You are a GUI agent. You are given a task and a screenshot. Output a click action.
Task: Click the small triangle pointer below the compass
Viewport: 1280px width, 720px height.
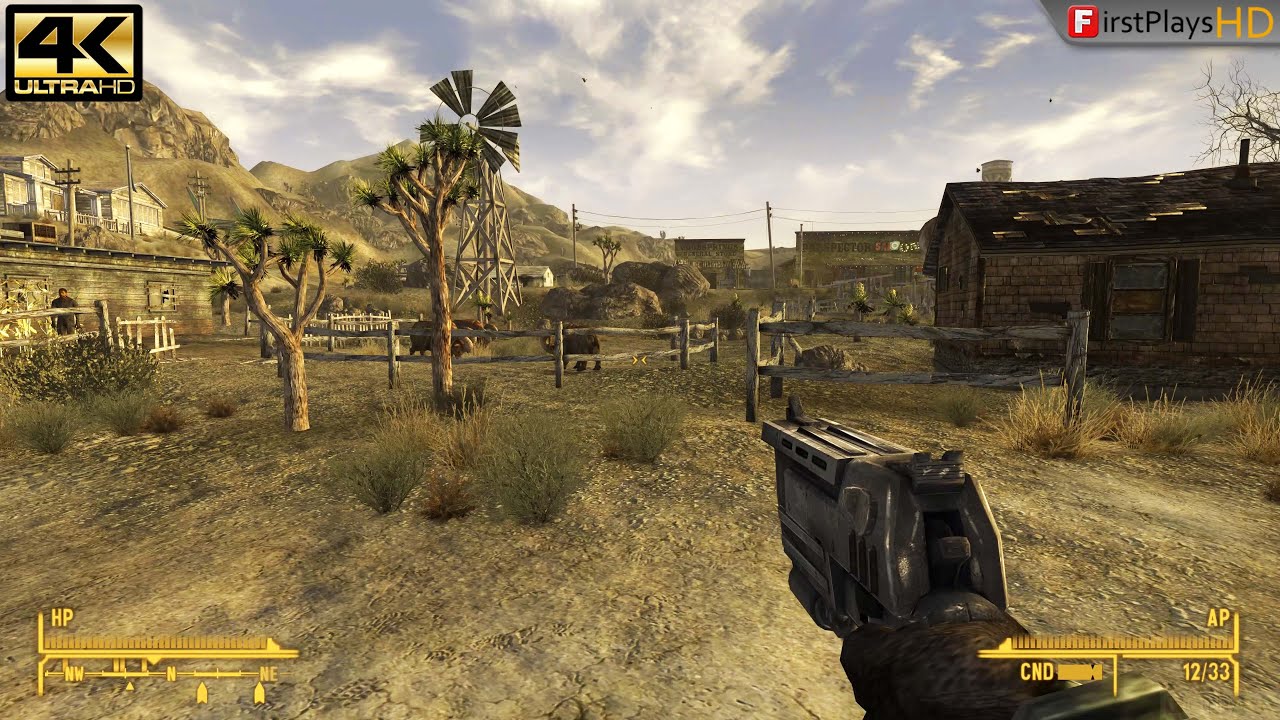coord(129,686)
